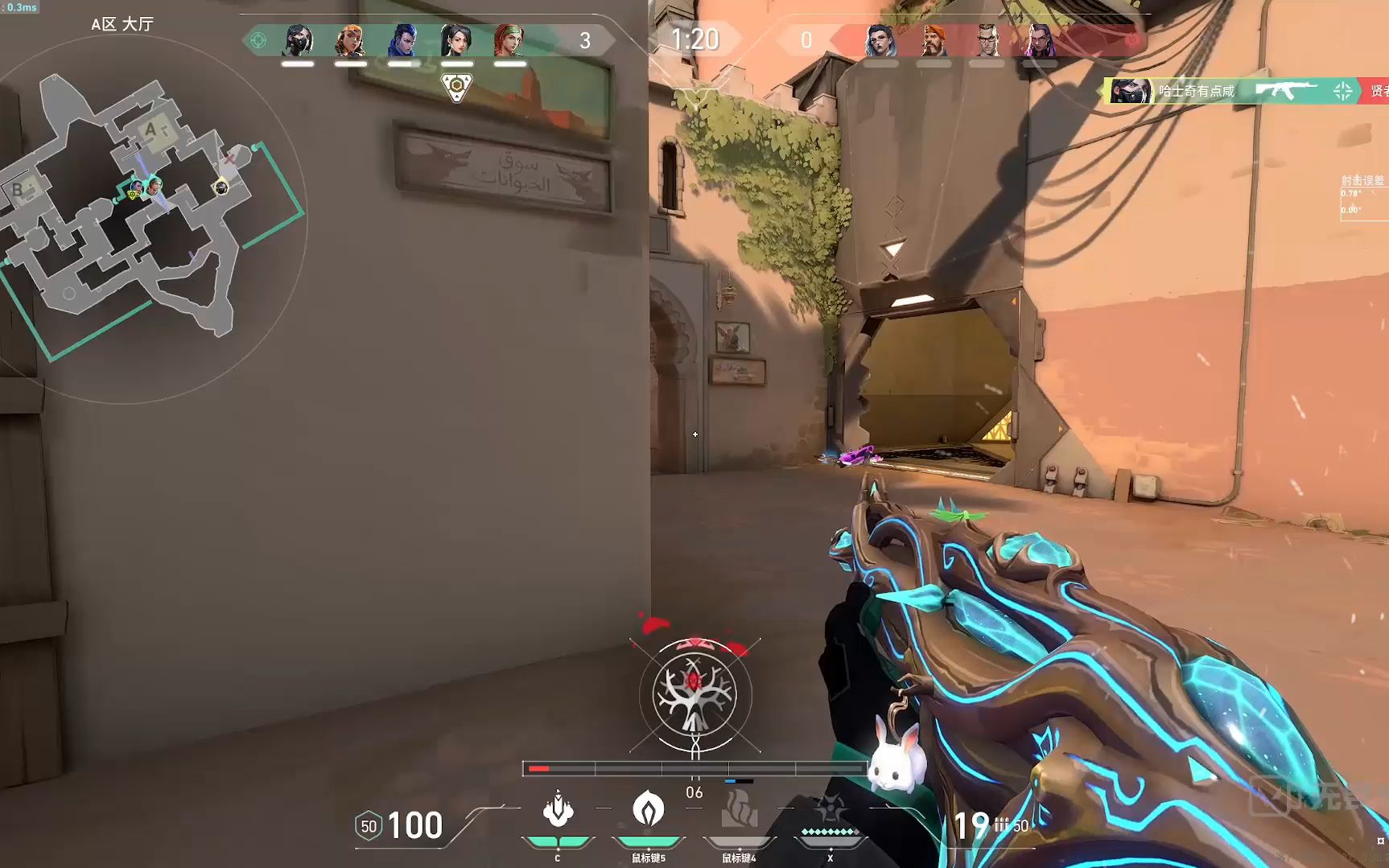Click the blue-haired enemy agent portrait

[880, 40]
